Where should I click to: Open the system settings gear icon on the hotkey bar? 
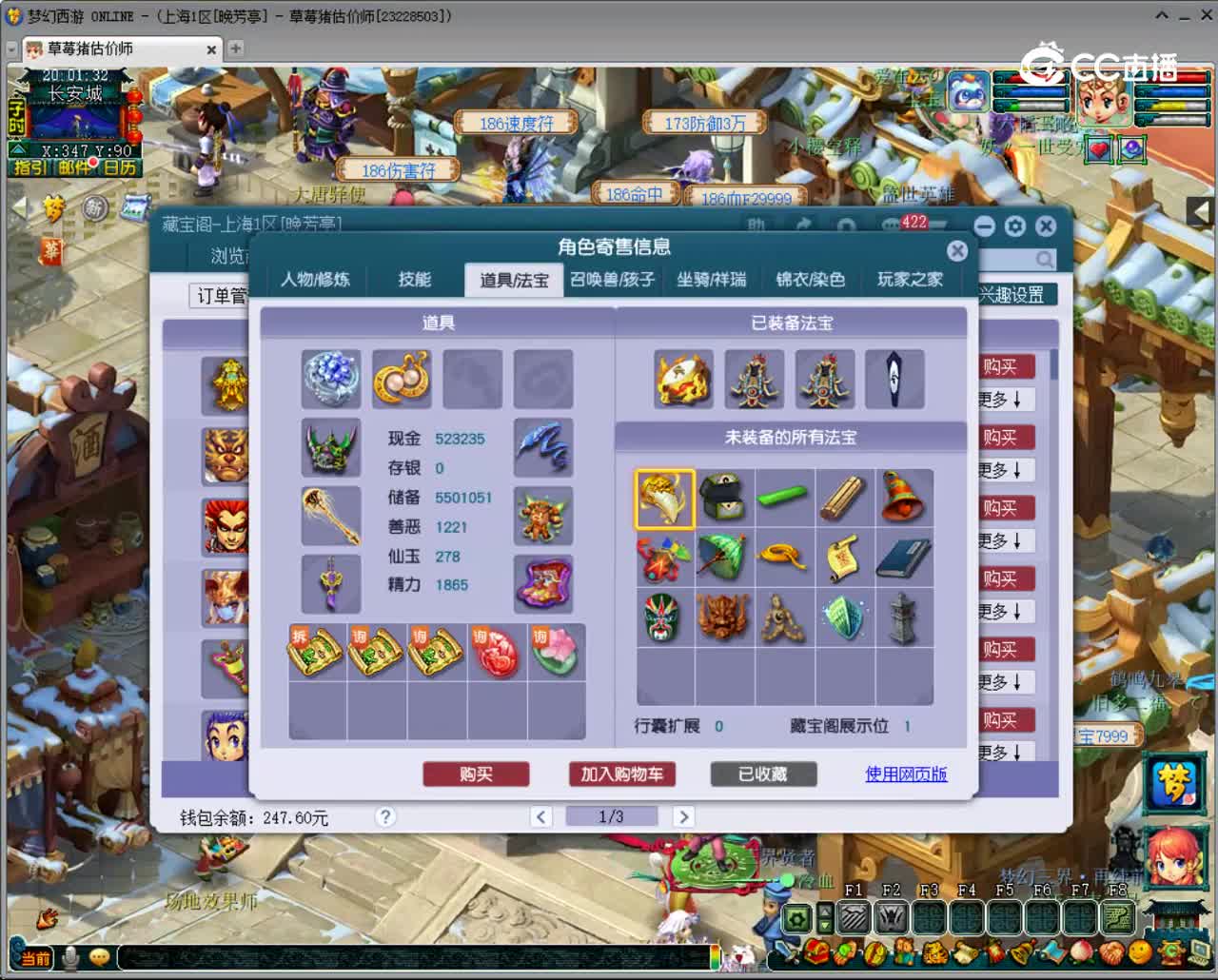(x=796, y=919)
